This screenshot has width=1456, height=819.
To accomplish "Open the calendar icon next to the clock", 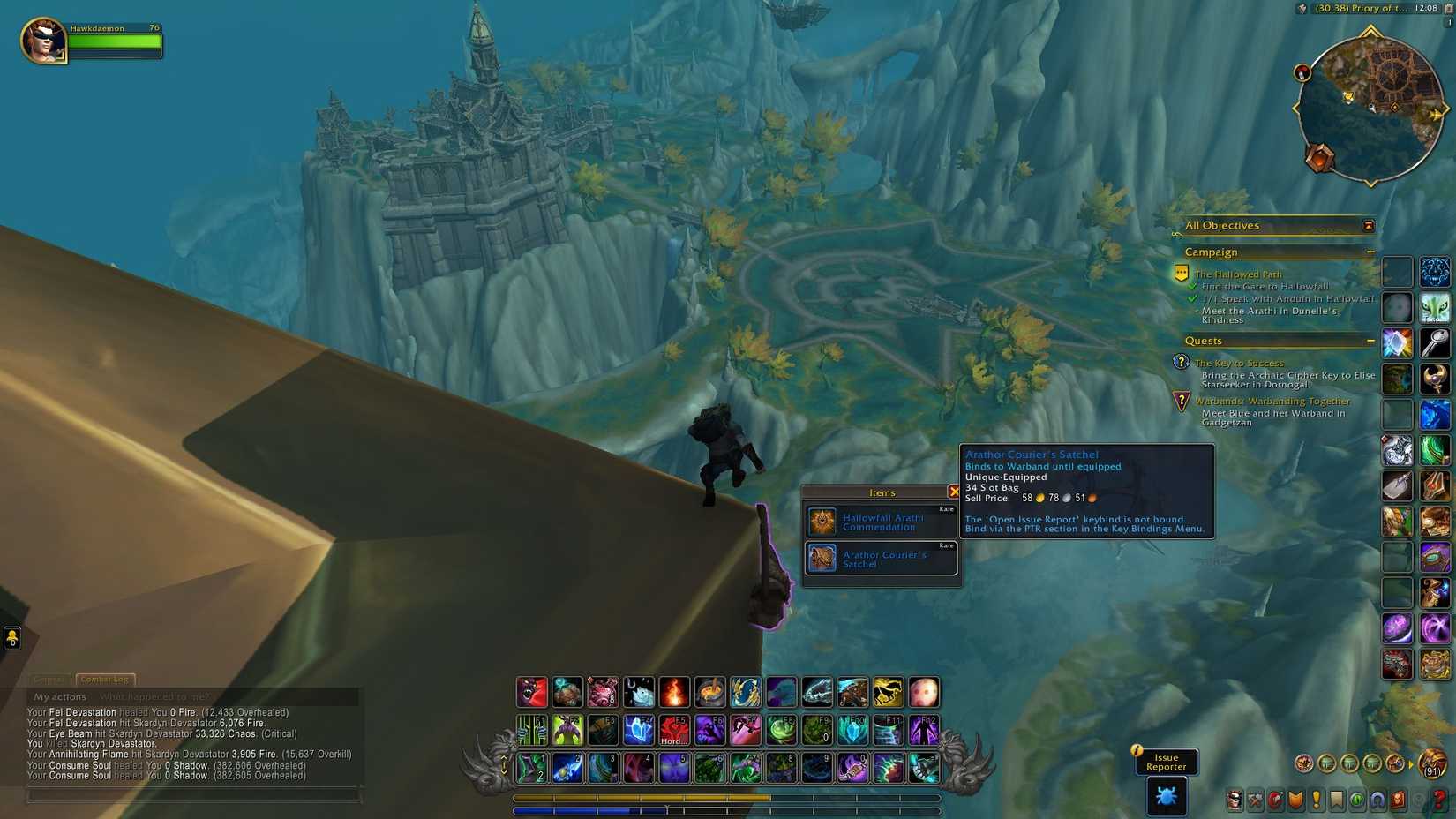I will 1449,8.
